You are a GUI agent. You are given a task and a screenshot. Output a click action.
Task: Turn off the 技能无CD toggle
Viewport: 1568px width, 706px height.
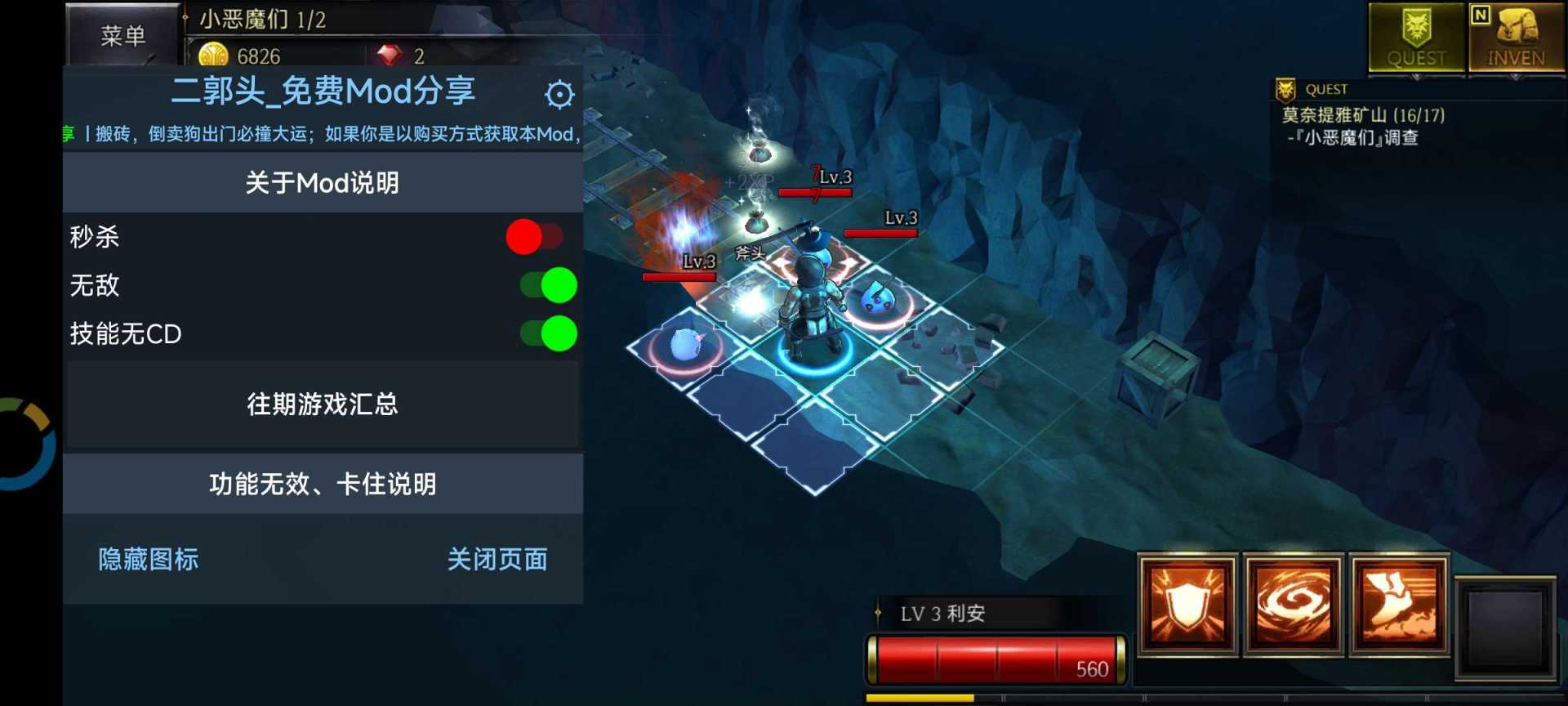(x=551, y=333)
